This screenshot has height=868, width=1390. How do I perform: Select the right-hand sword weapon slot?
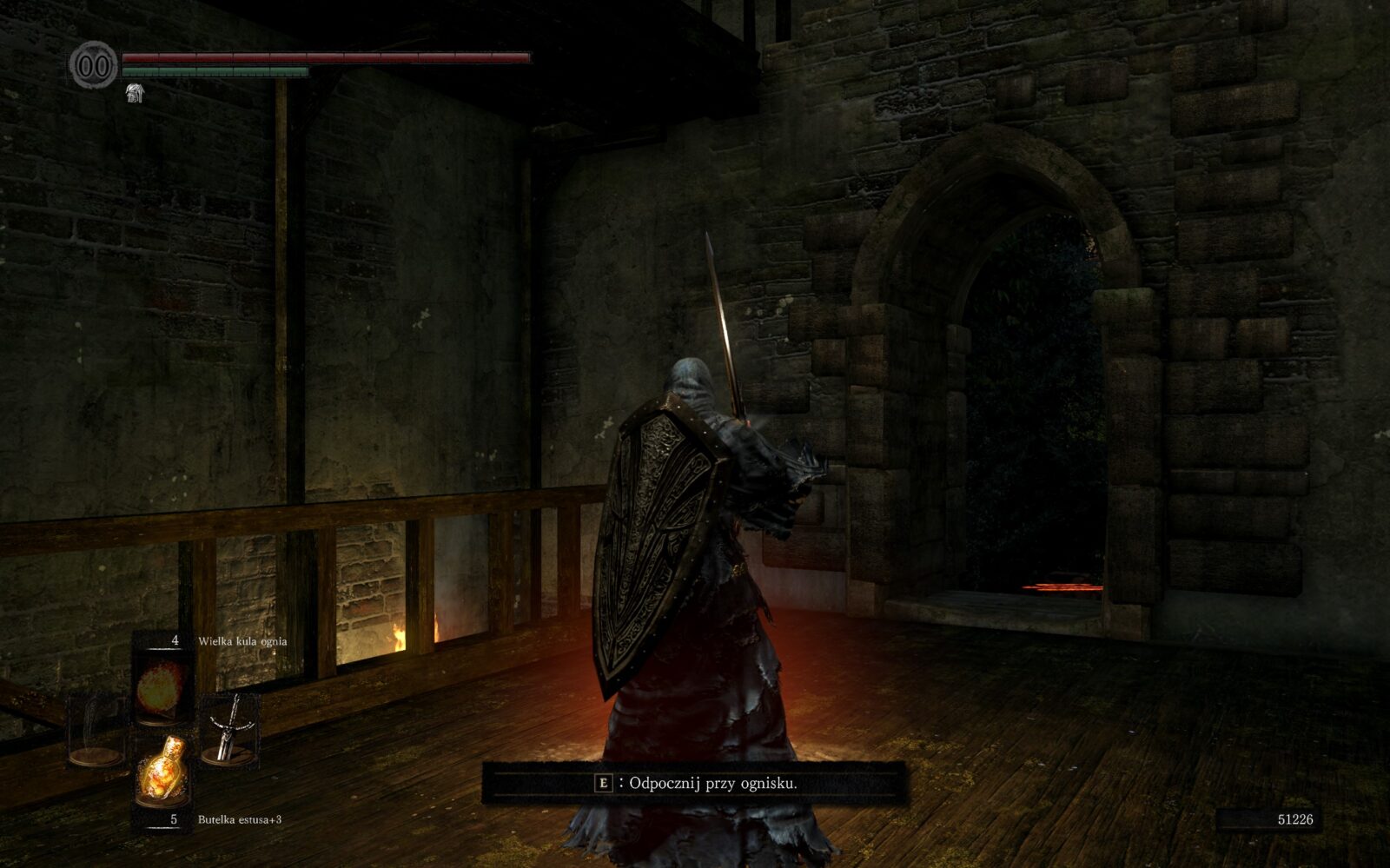click(x=228, y=728)
